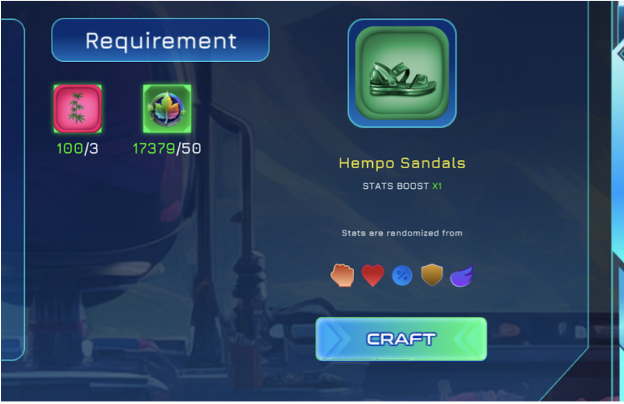Inspect the Hempo Sandals item preview
624x404 pixels.
pos(402,74)
